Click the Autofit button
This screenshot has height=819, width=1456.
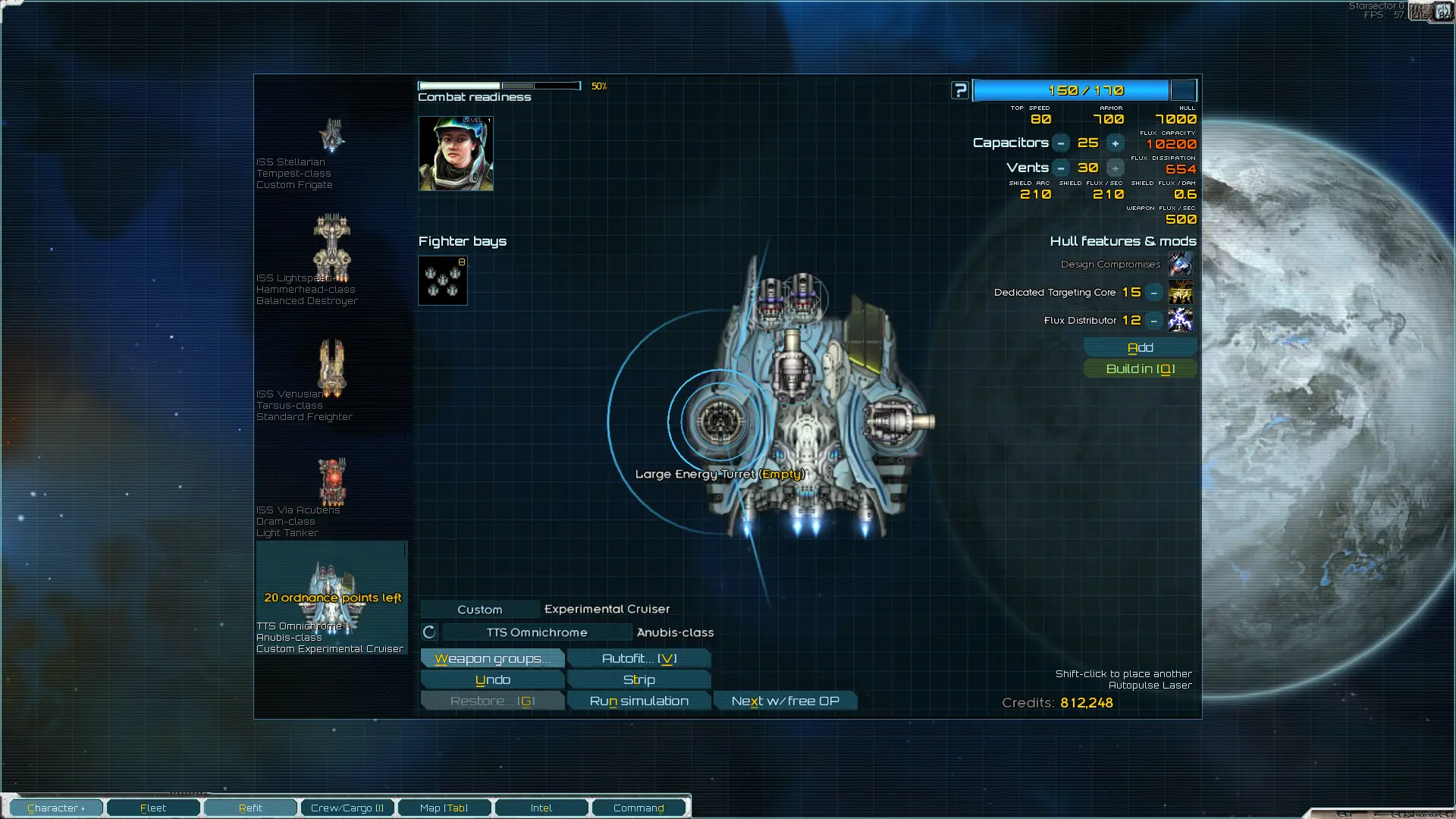pyautogui.click(x=639, y=658)
